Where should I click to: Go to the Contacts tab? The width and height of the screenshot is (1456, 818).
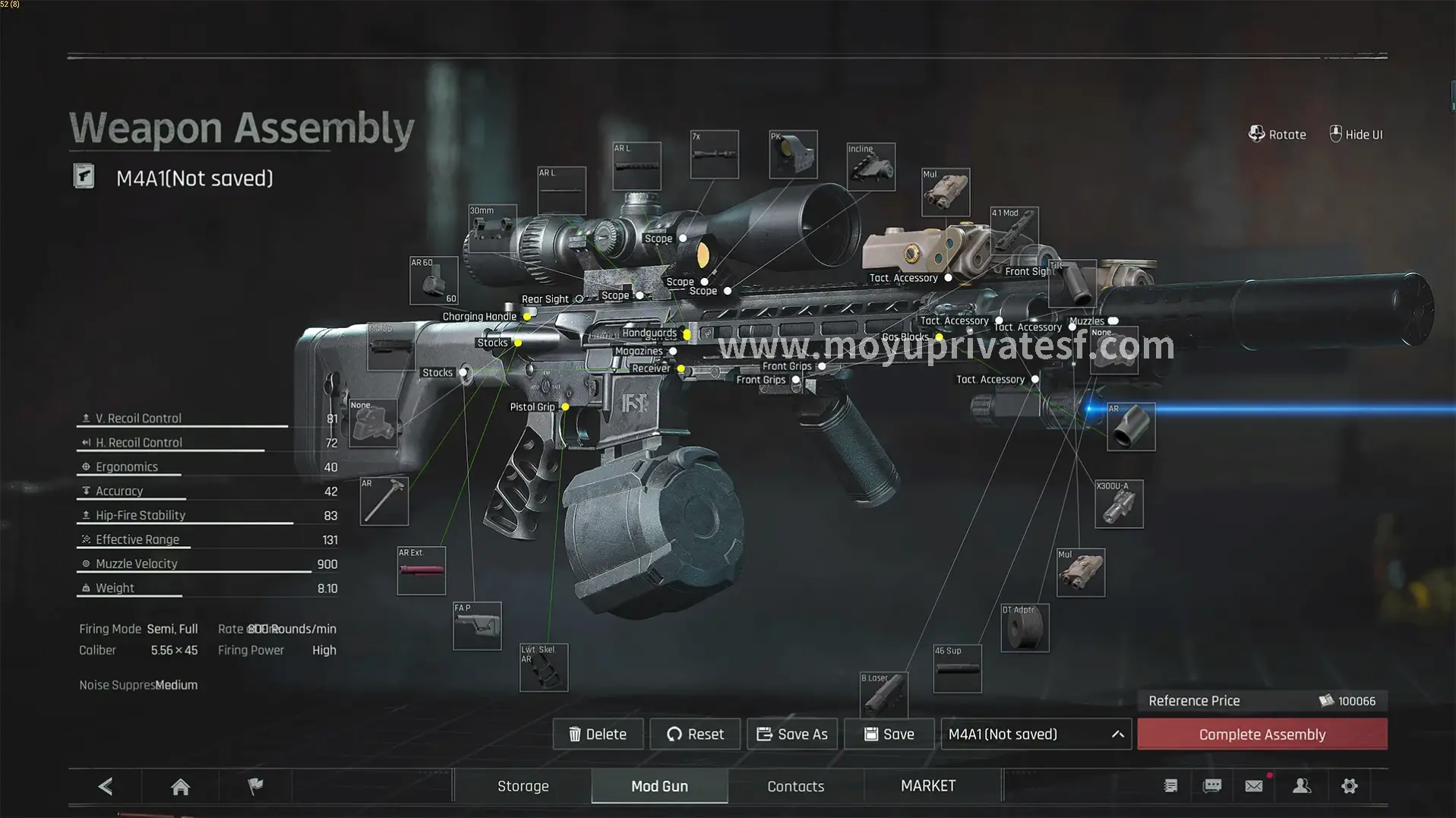point(795,786)
